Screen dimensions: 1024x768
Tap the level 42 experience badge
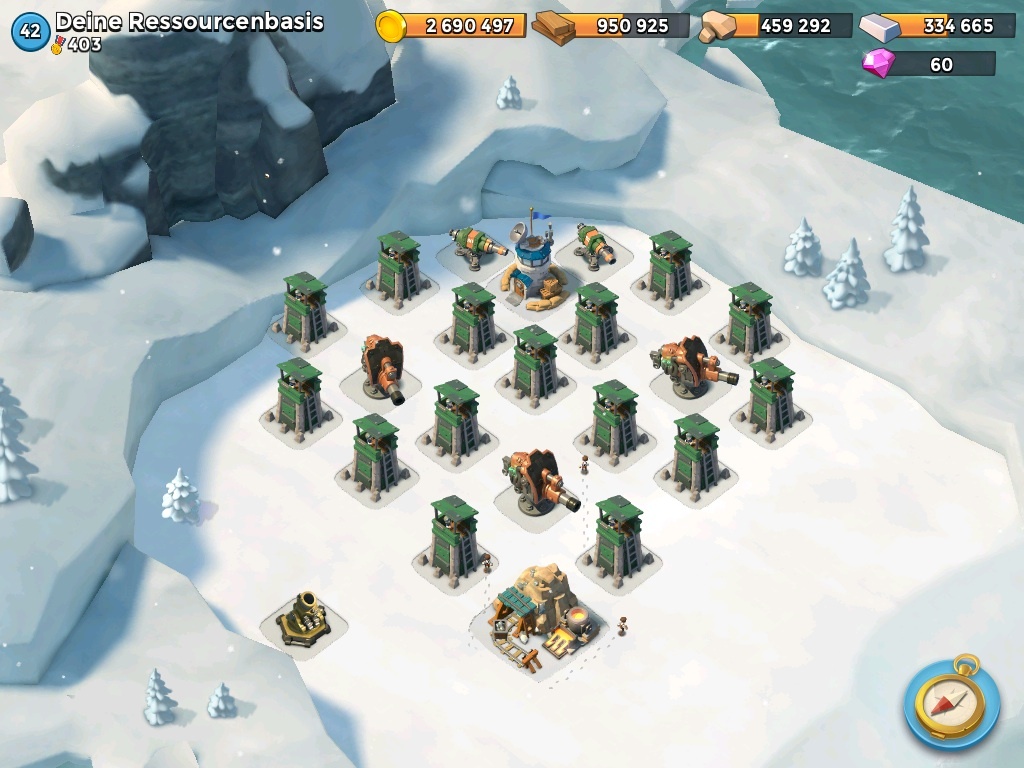[30, 31]
